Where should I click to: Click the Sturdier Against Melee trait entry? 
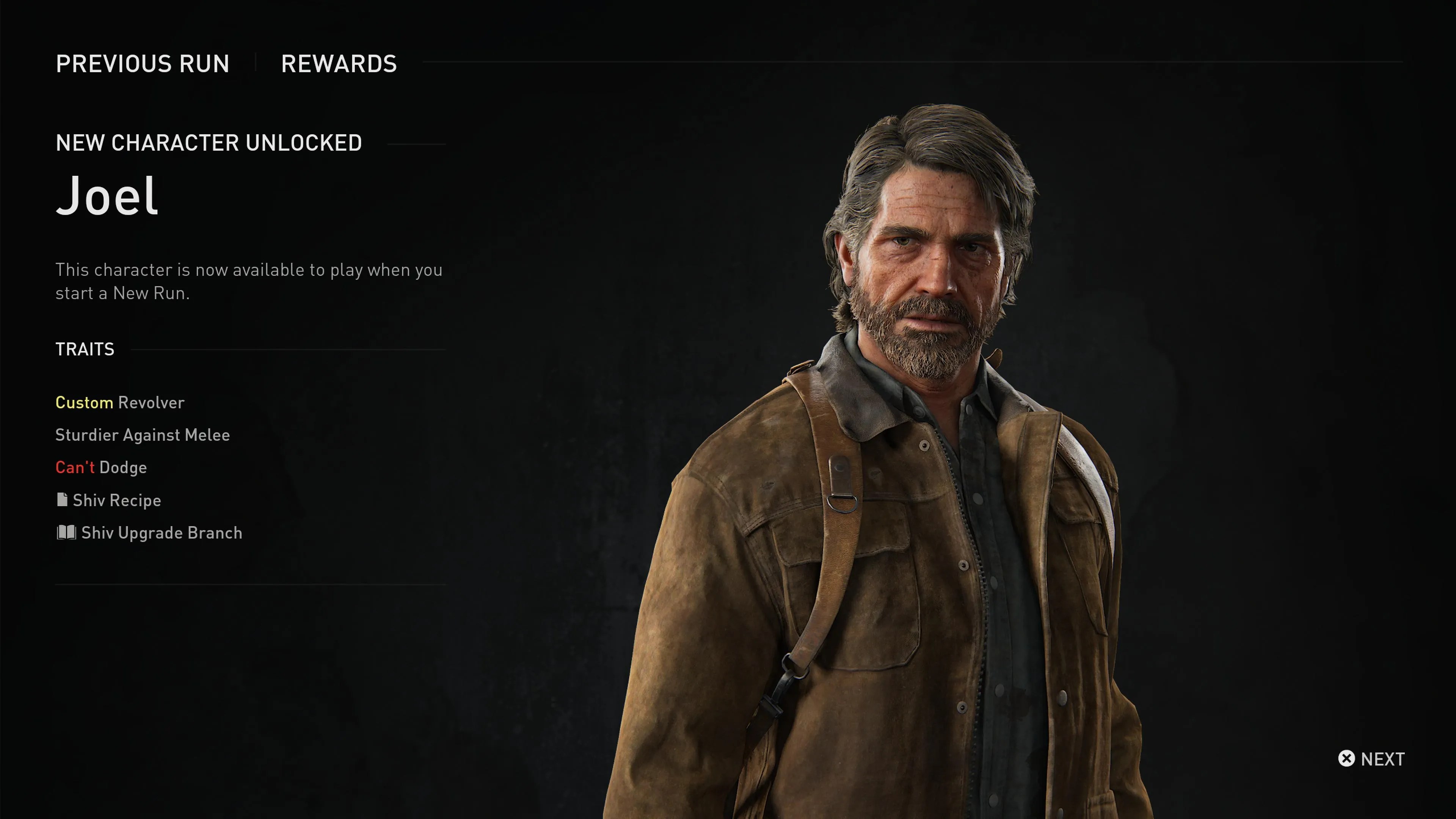[143, 435]
